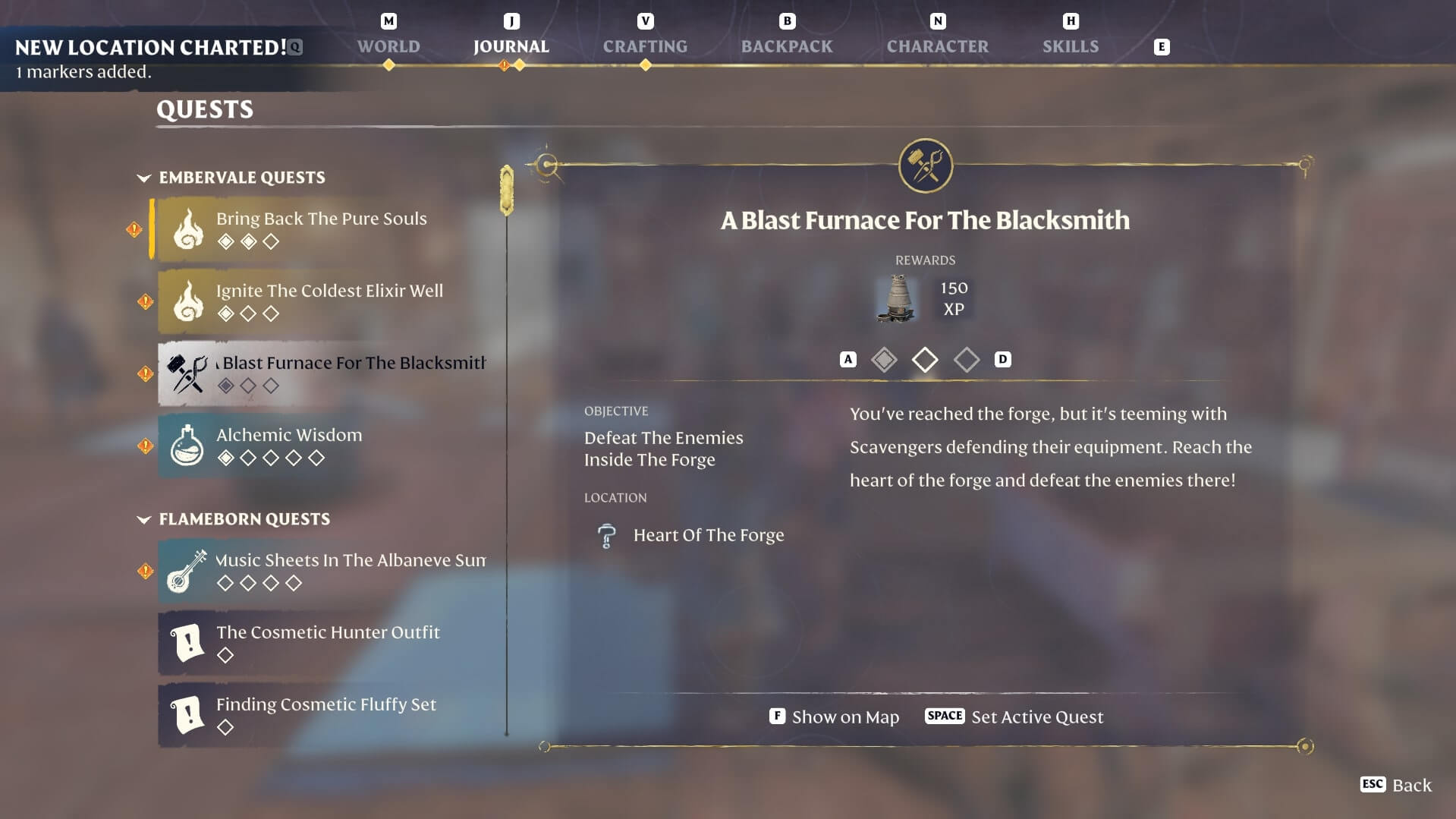Open the Alchemic Wisdom quest
Screen dimensions: 1456x819
[x=289, y=445]
